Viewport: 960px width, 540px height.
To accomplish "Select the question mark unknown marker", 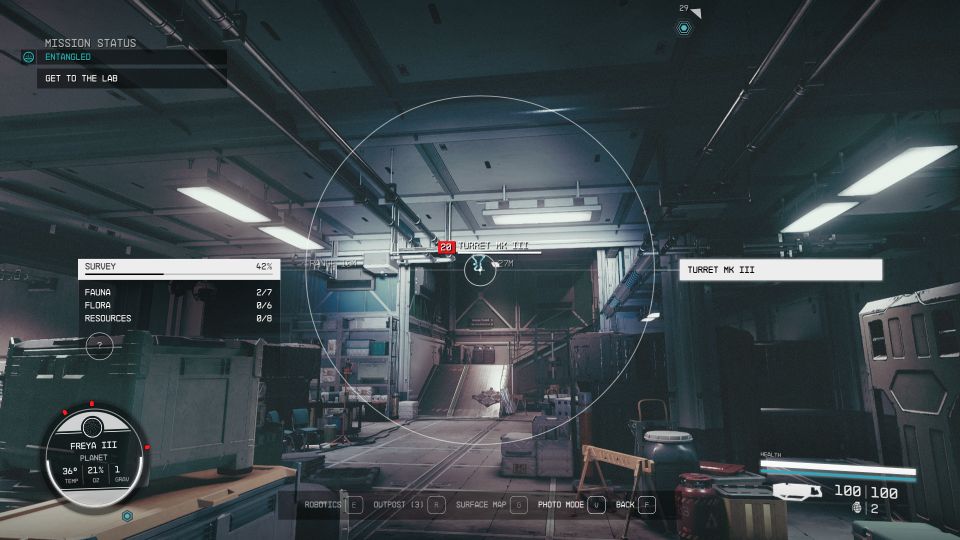I will (x=99, y=346).
